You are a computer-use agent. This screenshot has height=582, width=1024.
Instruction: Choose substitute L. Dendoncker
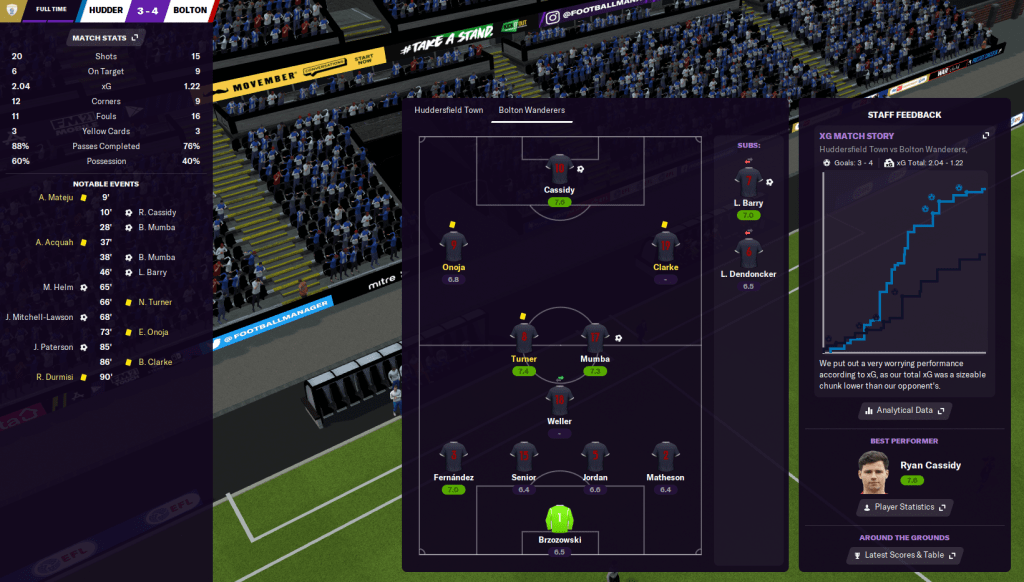(748, 253)
